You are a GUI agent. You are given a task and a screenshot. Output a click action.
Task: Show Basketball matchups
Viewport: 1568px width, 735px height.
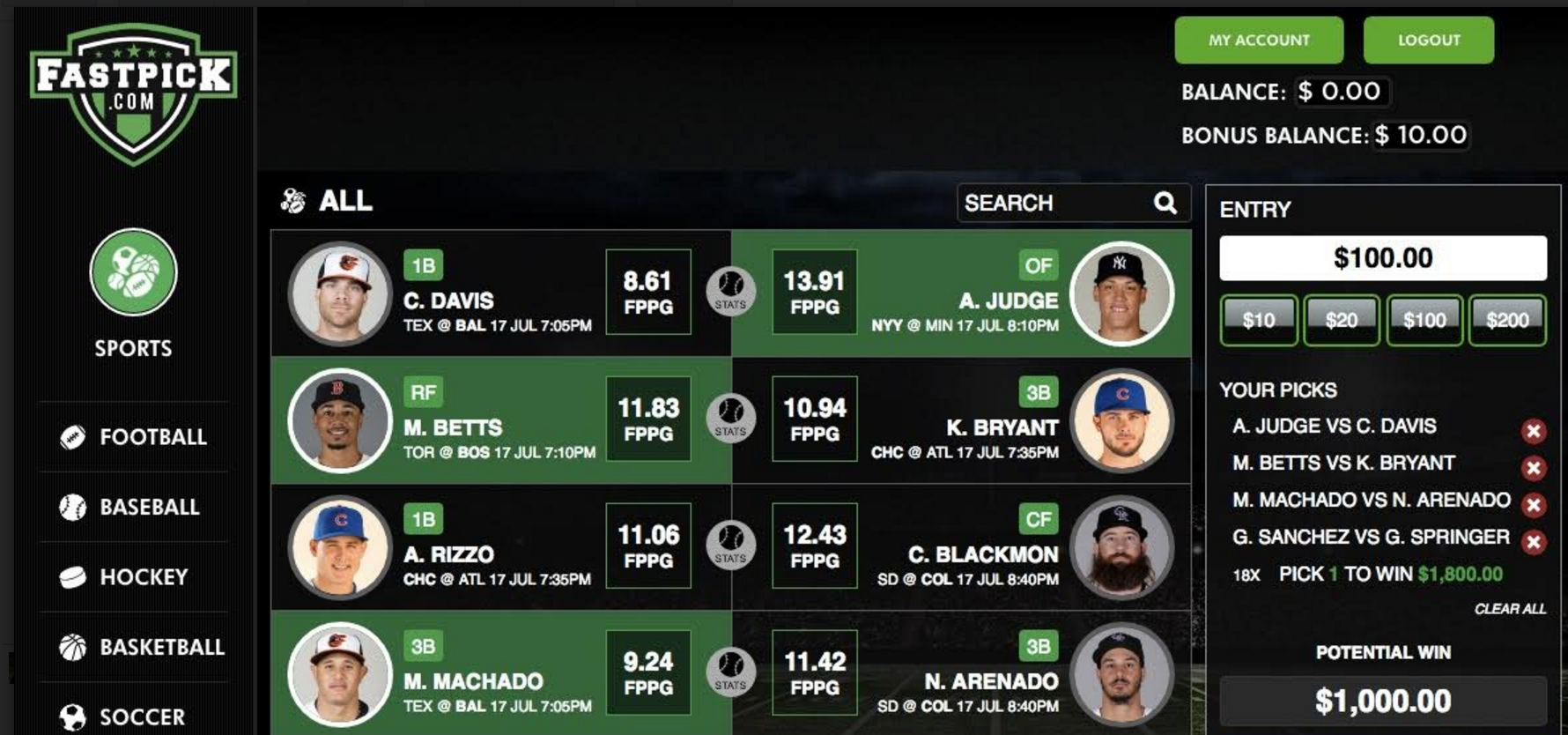tap(161, 647)
